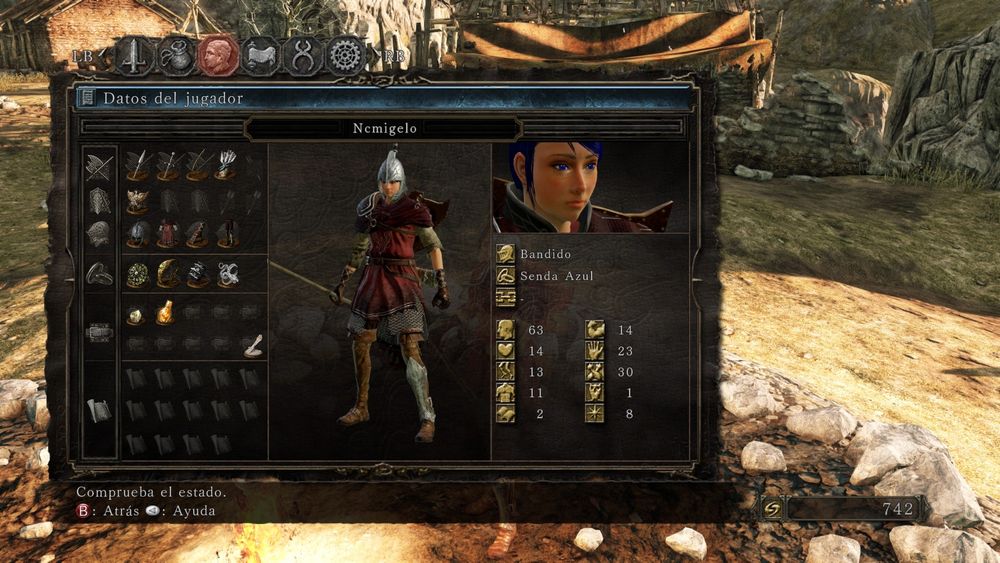Select the red chest armor slot
This screenshot has width=1000, height=563.
(x=167, y=234)
